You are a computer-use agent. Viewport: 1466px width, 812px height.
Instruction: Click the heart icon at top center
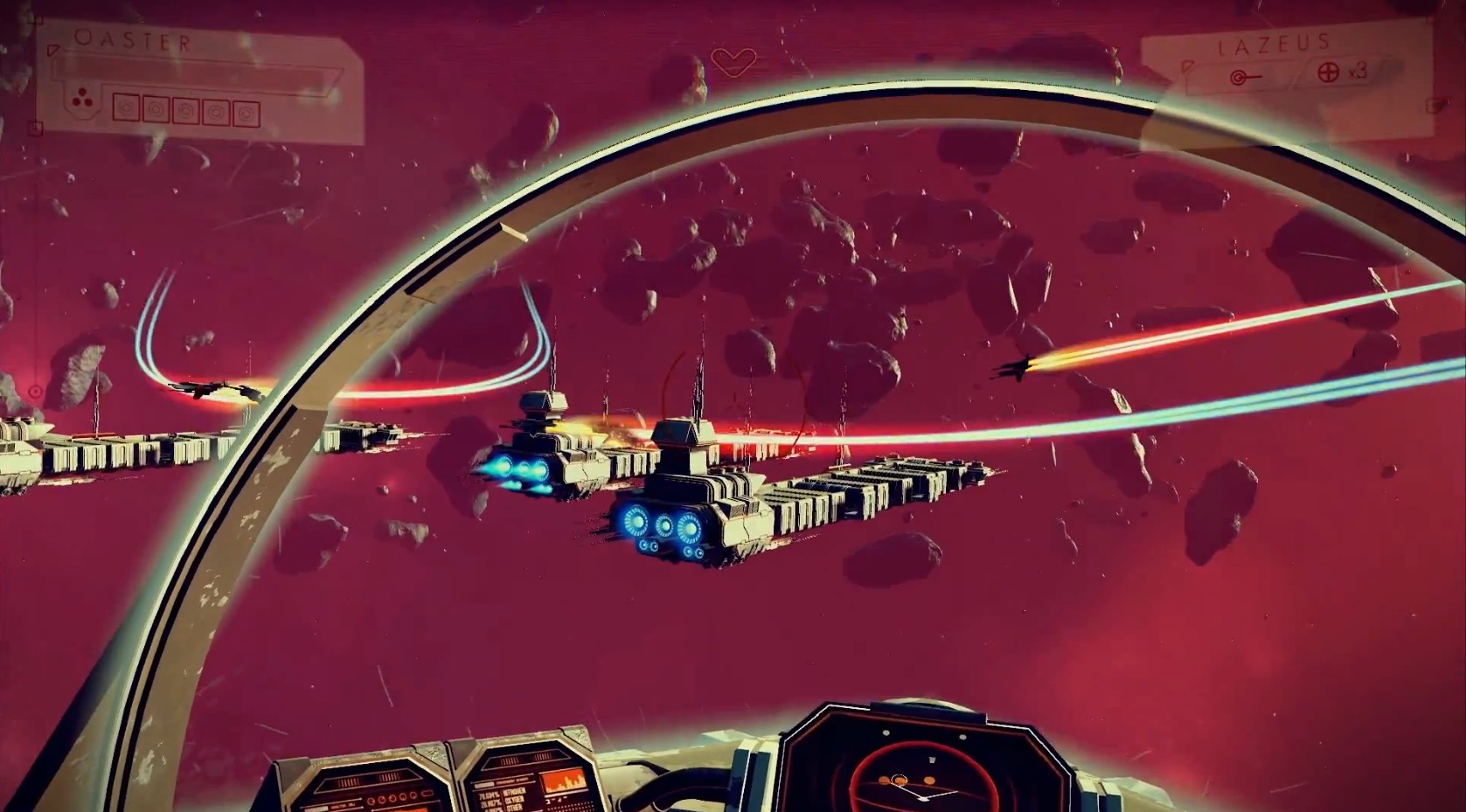[x=733, y=61]
